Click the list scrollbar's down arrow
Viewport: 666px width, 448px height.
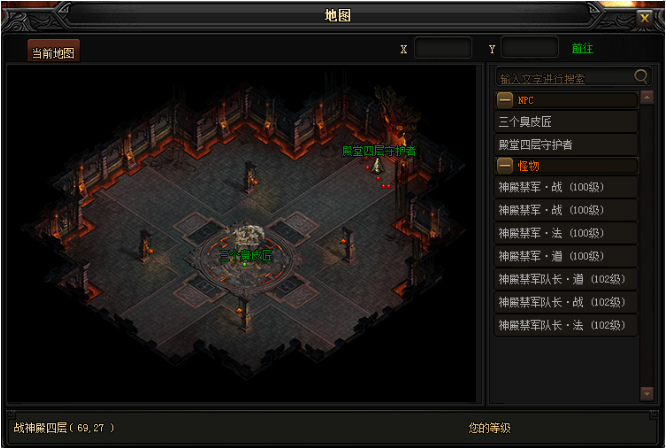647,395
